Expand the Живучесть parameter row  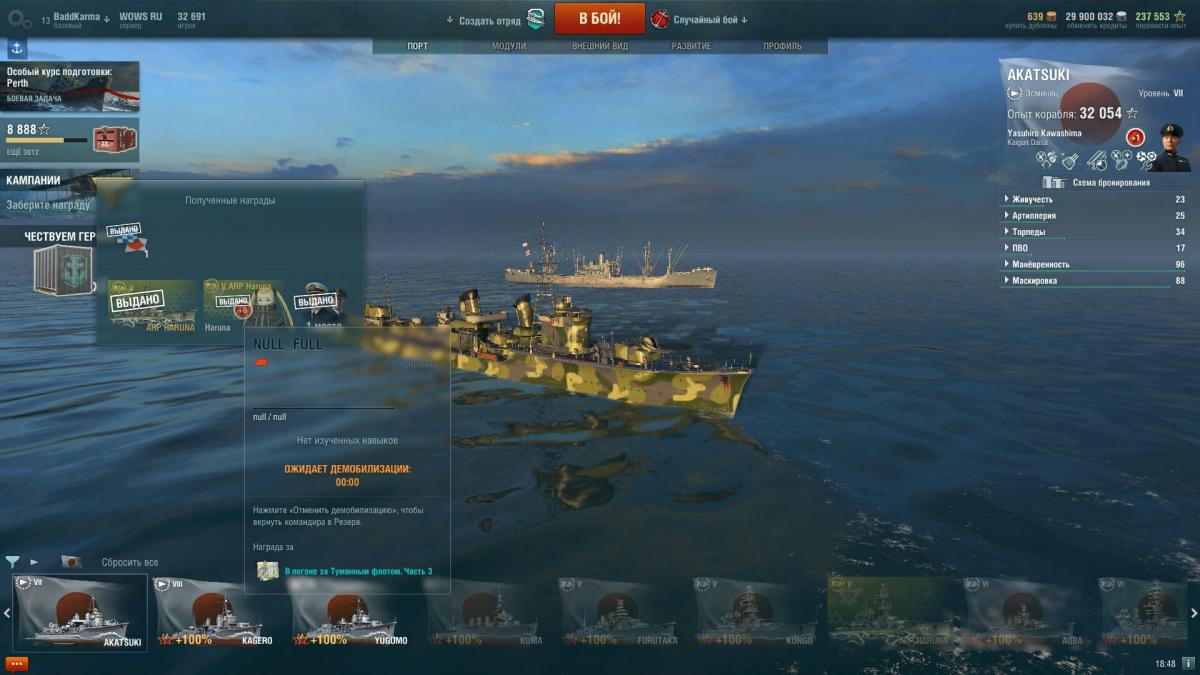(1031, 199)
